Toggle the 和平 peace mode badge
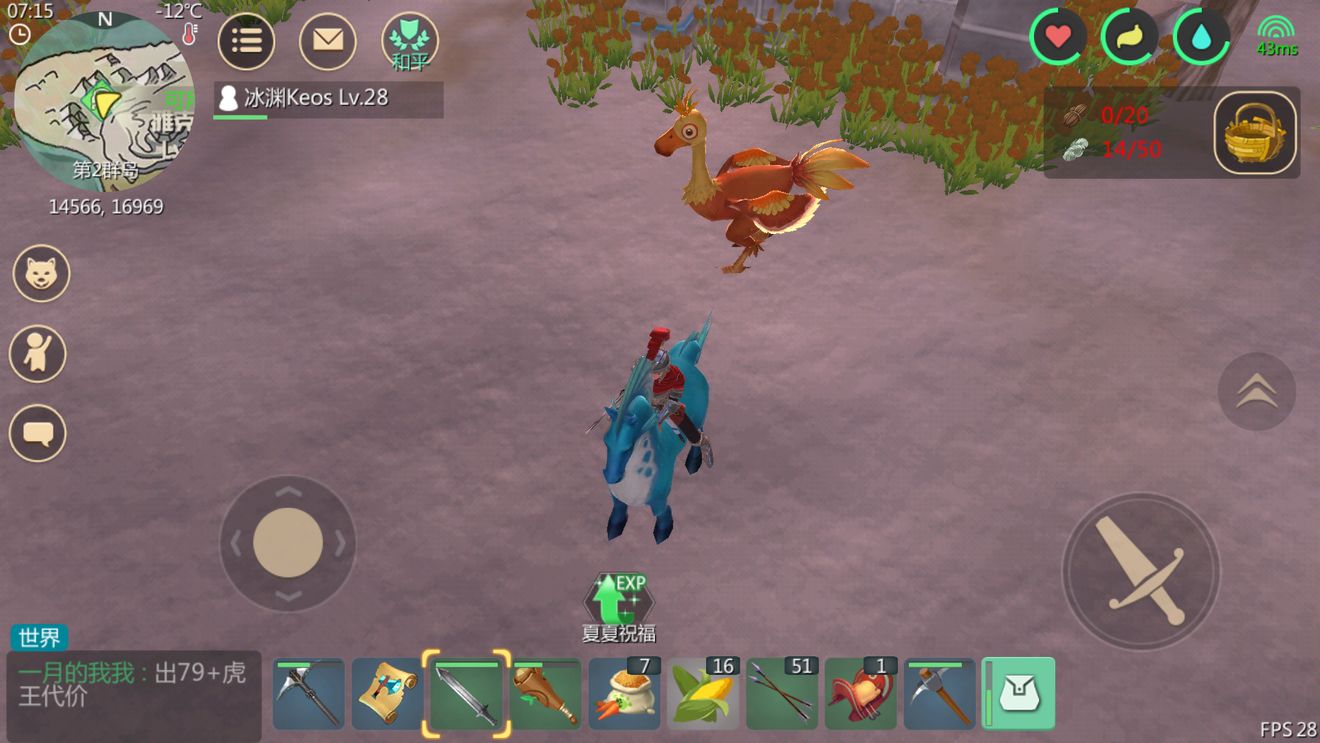This screenshot has height=743, width=1320. coord(410,43)
